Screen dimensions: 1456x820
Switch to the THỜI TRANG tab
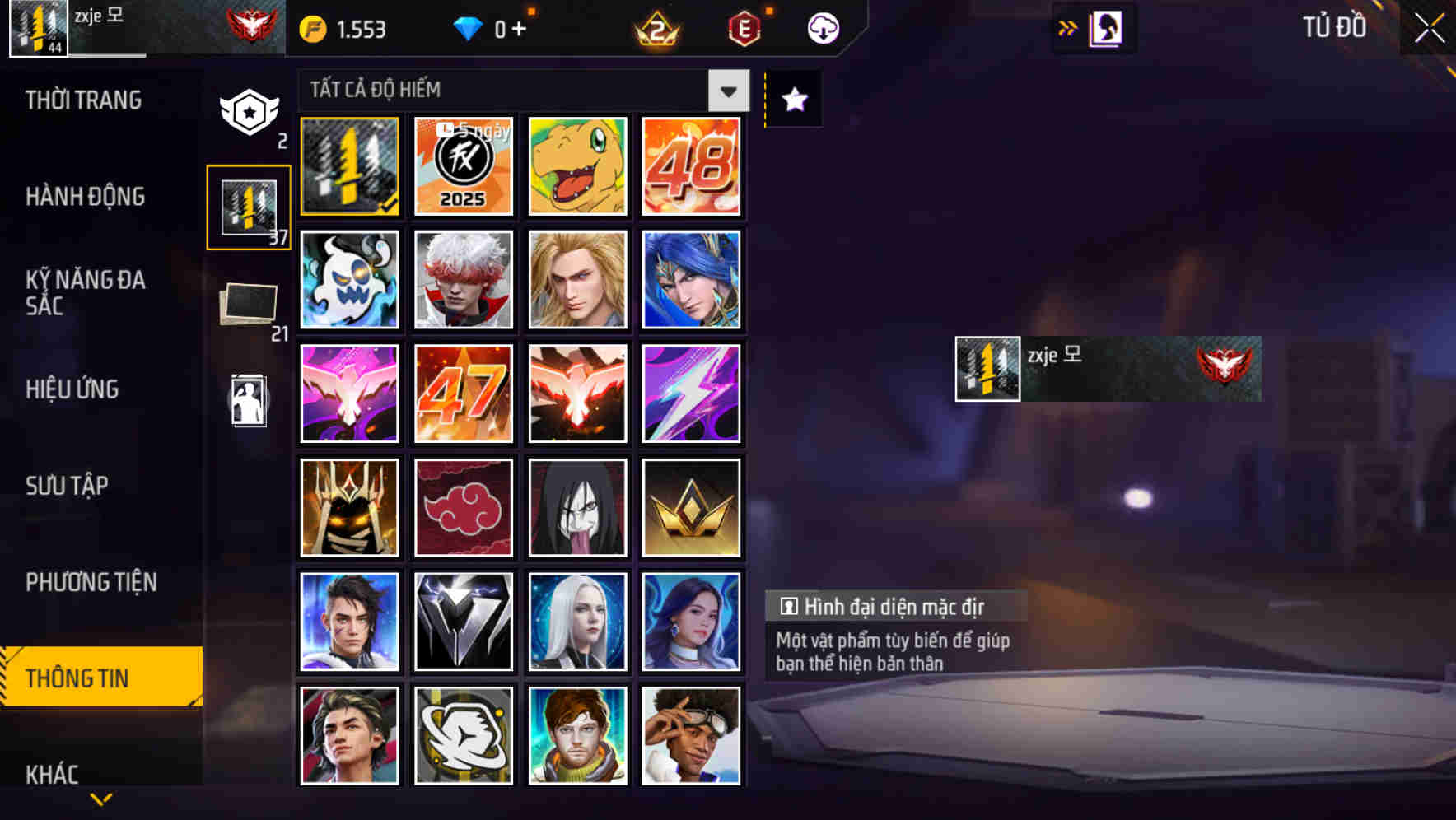(85, 100)
